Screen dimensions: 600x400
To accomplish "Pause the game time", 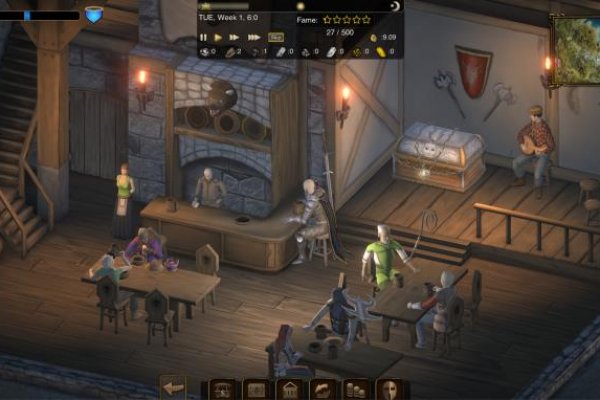I will pyautogui.click(x=204, y=37).
